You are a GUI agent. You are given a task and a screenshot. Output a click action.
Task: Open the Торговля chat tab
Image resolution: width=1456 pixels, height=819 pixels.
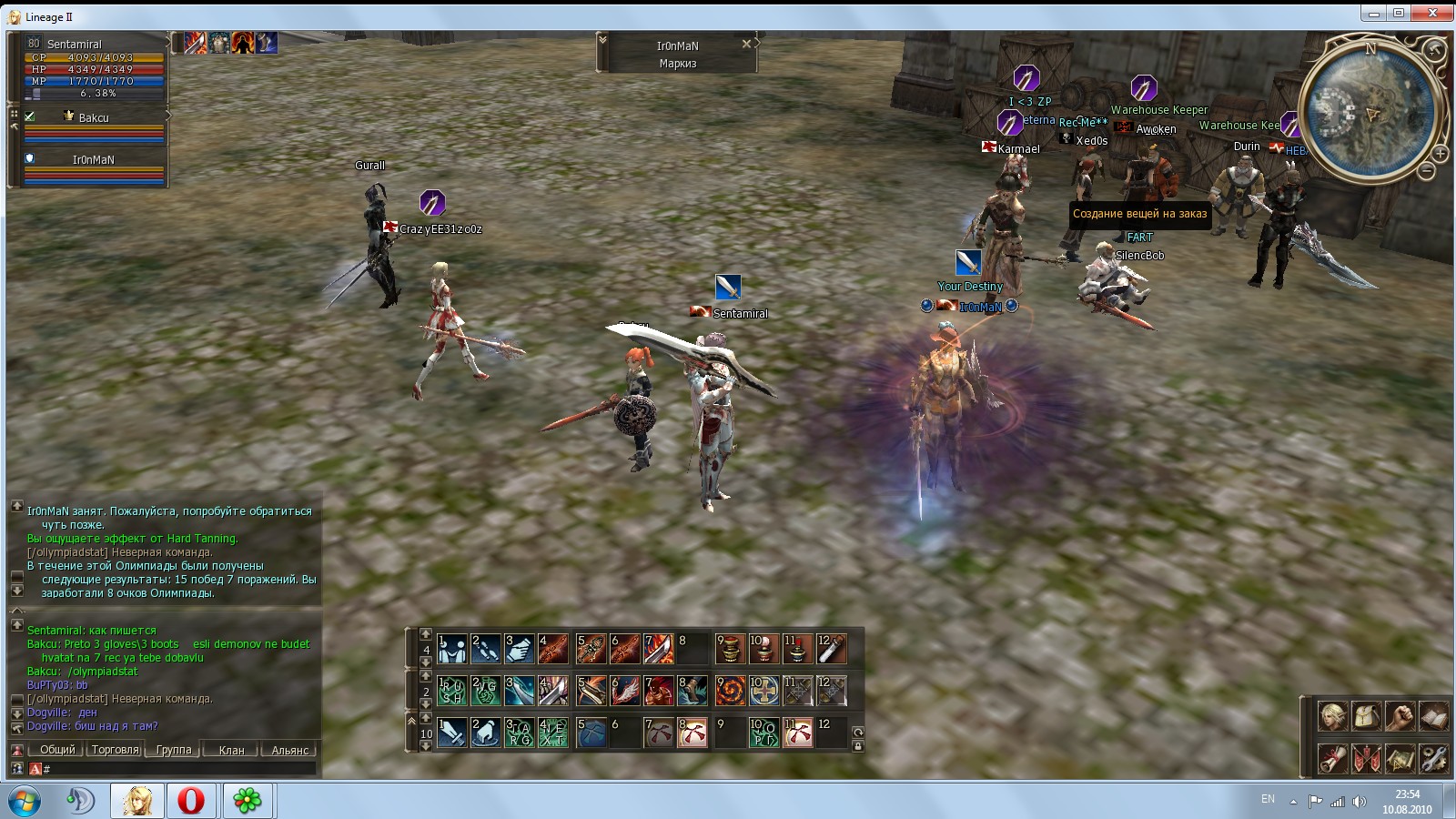[116, 750]
